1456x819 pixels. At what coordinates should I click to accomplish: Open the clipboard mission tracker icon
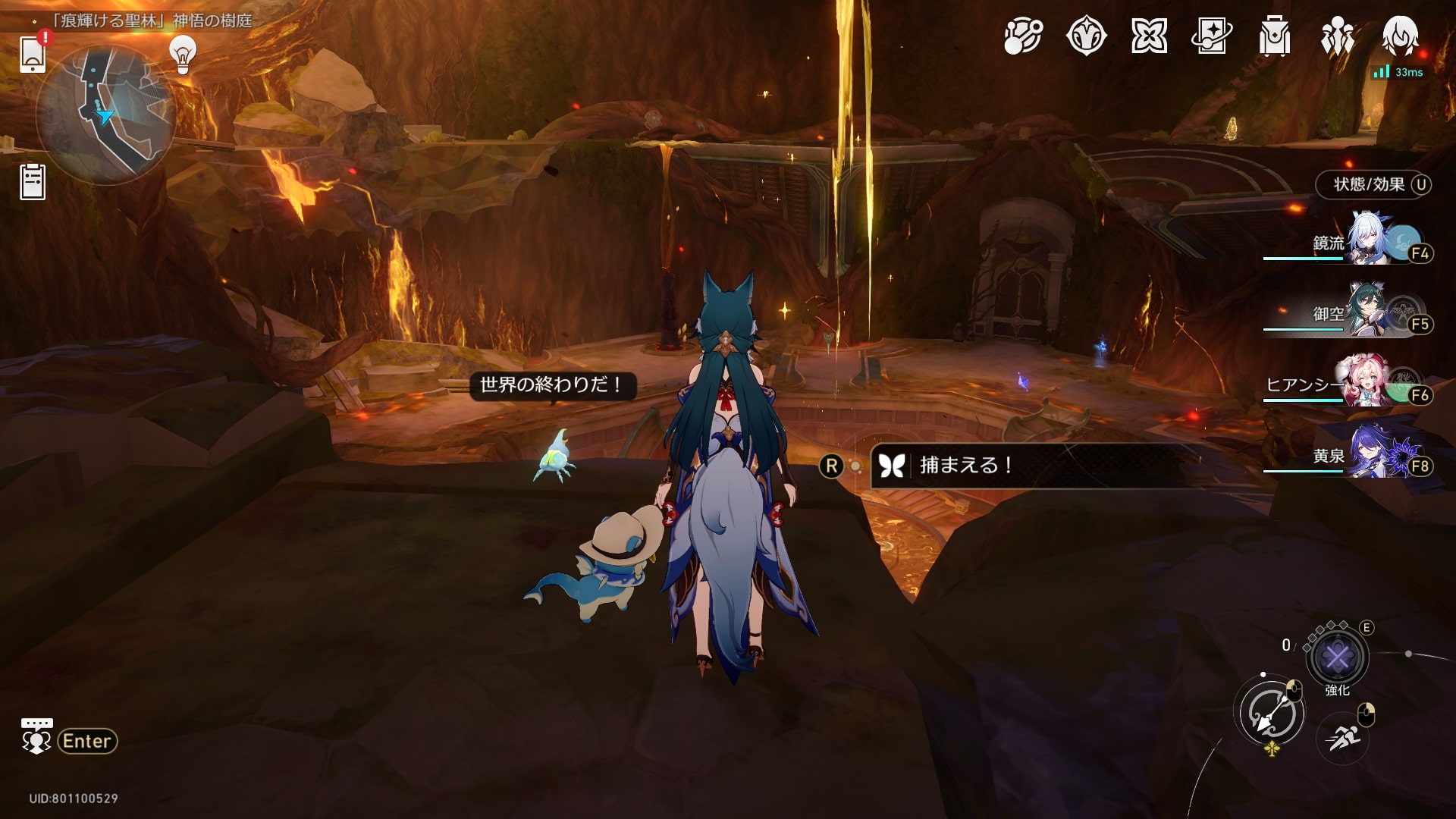click(33, 182)
